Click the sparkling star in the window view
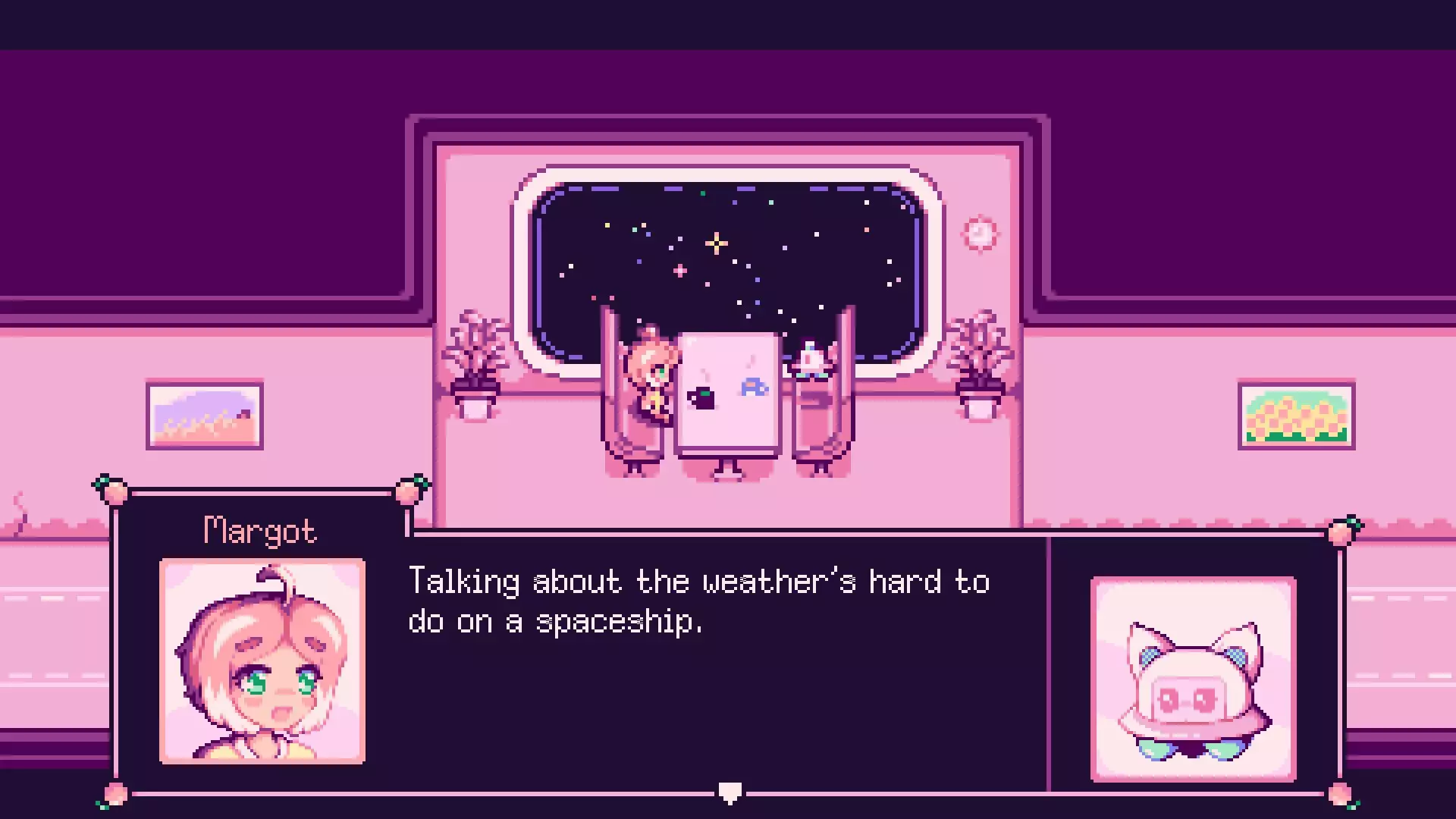This screenshot has width=1456, height=819. [717, 244]
